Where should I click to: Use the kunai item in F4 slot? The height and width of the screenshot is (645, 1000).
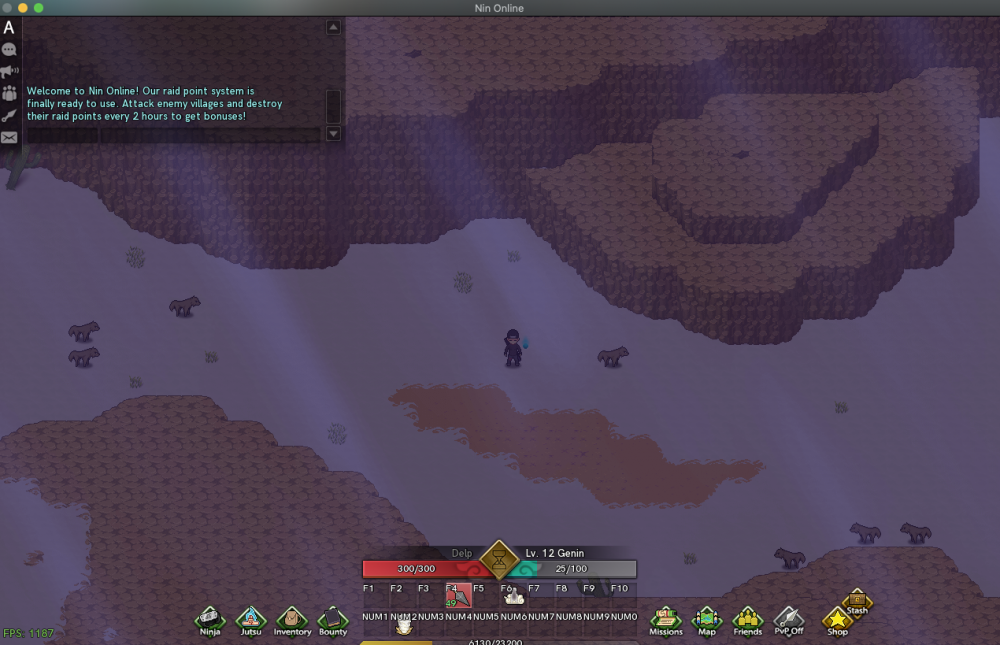coord(458,596)
